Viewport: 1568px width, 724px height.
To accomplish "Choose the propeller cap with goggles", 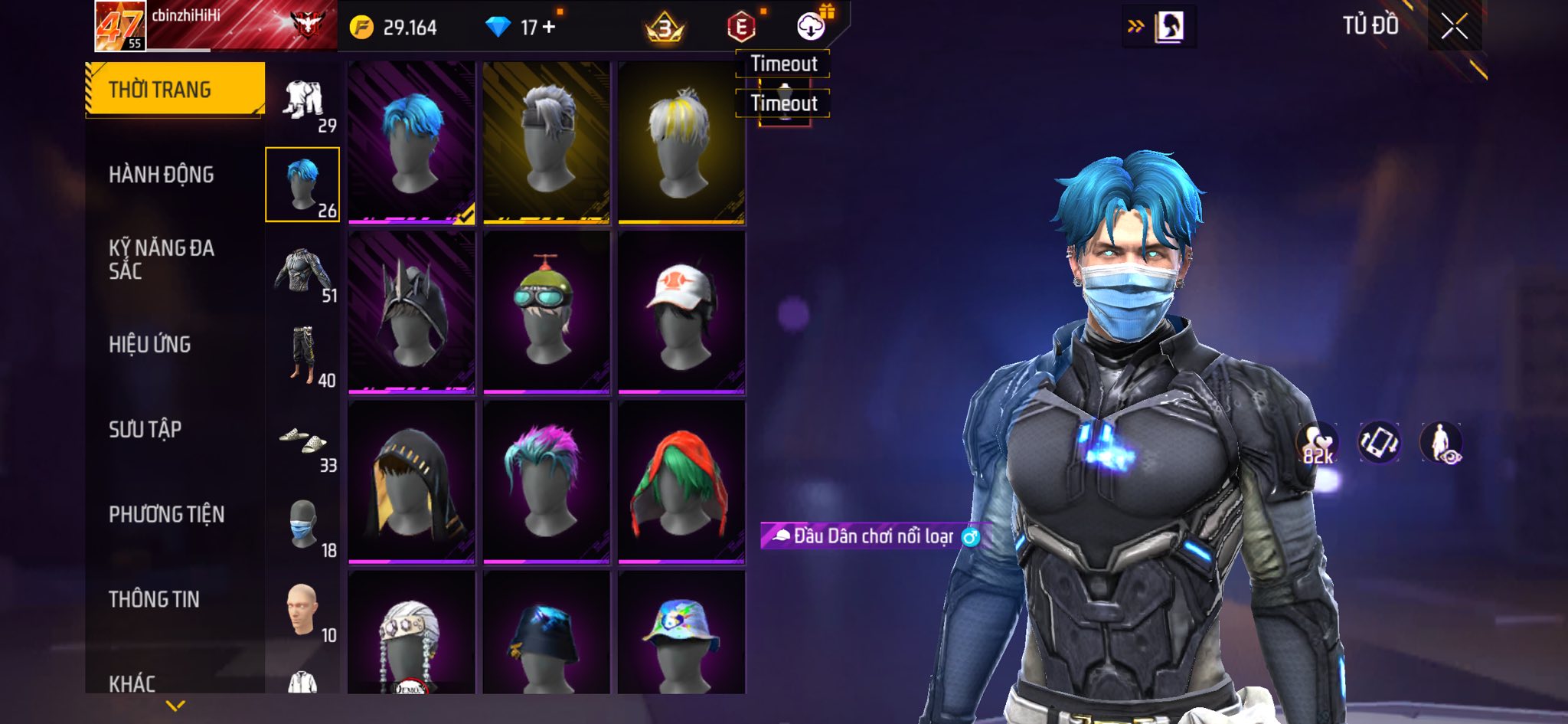I will tap(546, 312).
